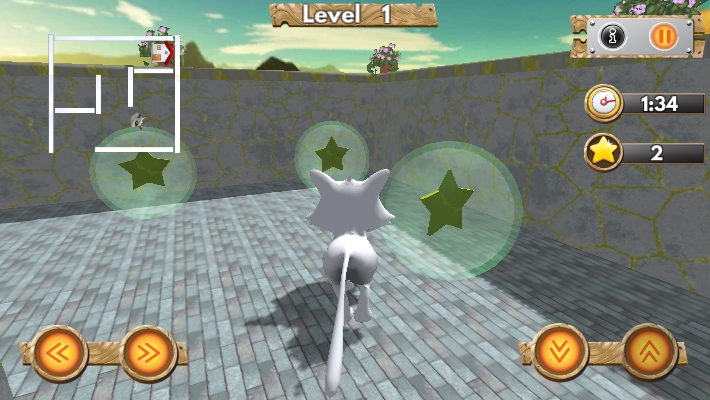Screen dimensions: 710x400
Task: Open the info button beside pause
Action: 612,37
